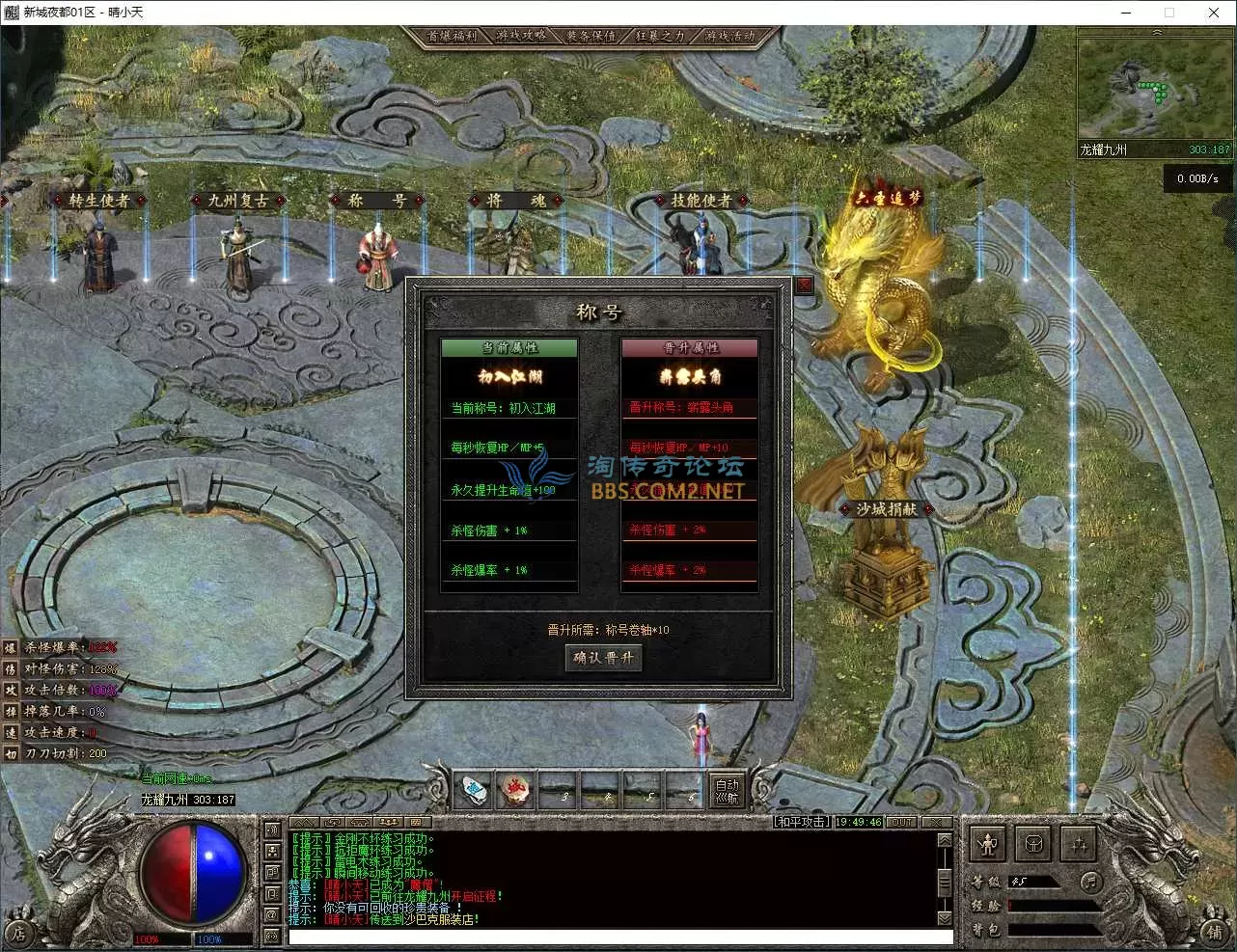Click the OUT button next to the clock
This screenshot has width=1237, height=952.
click(902, 823)
